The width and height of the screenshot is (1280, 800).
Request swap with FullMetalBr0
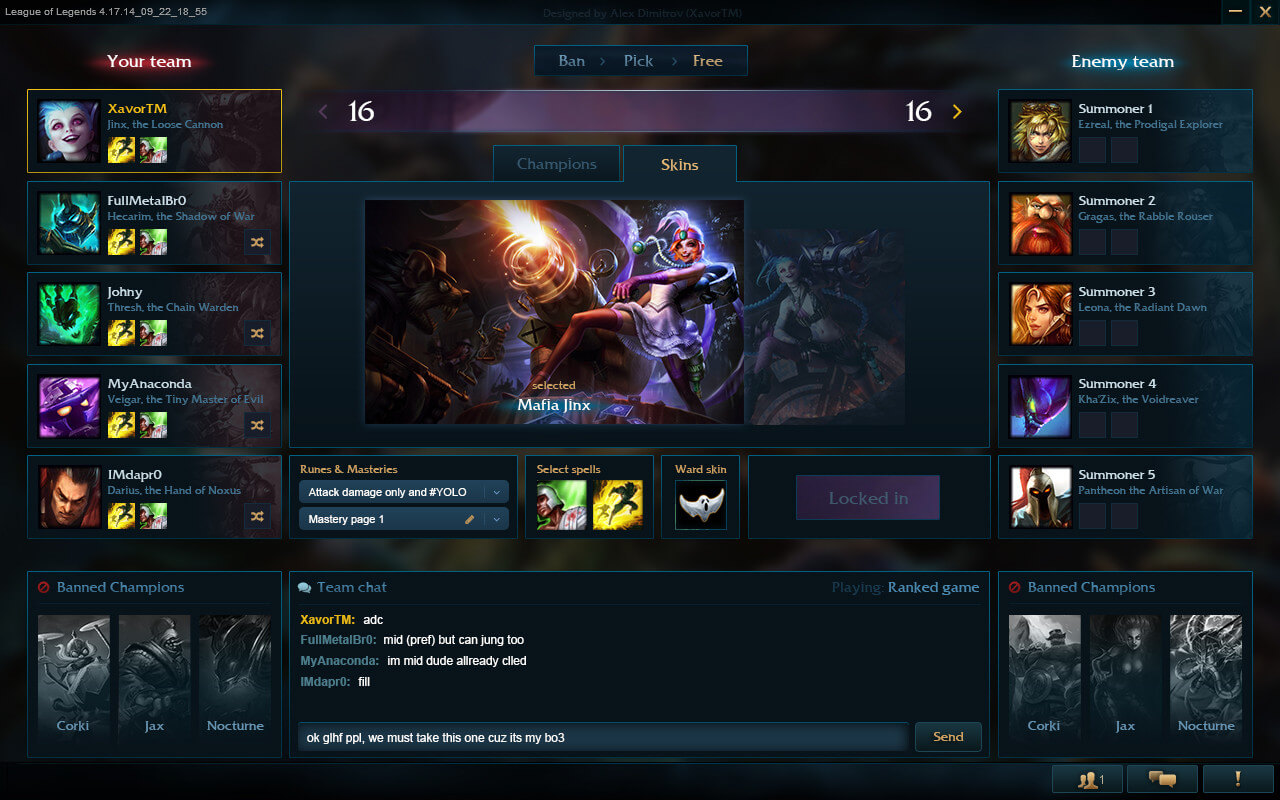(257, 242)
